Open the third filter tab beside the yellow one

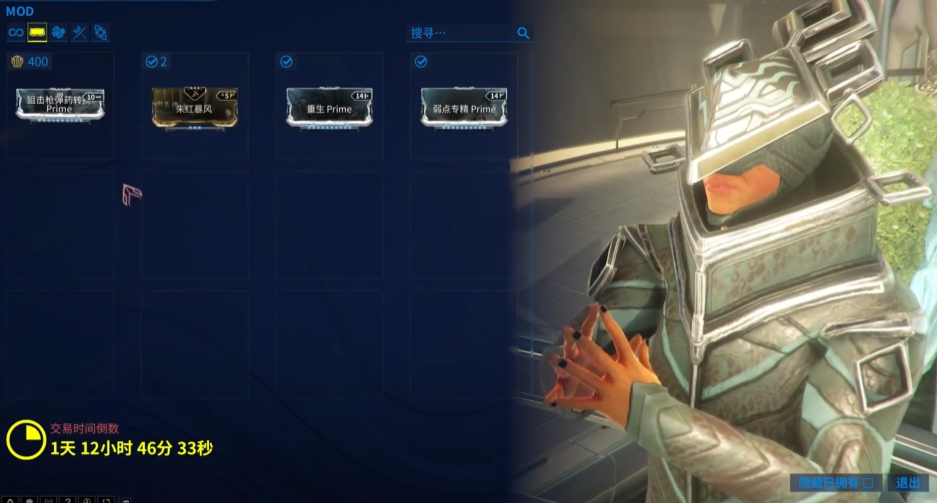(x=58, y=33)
